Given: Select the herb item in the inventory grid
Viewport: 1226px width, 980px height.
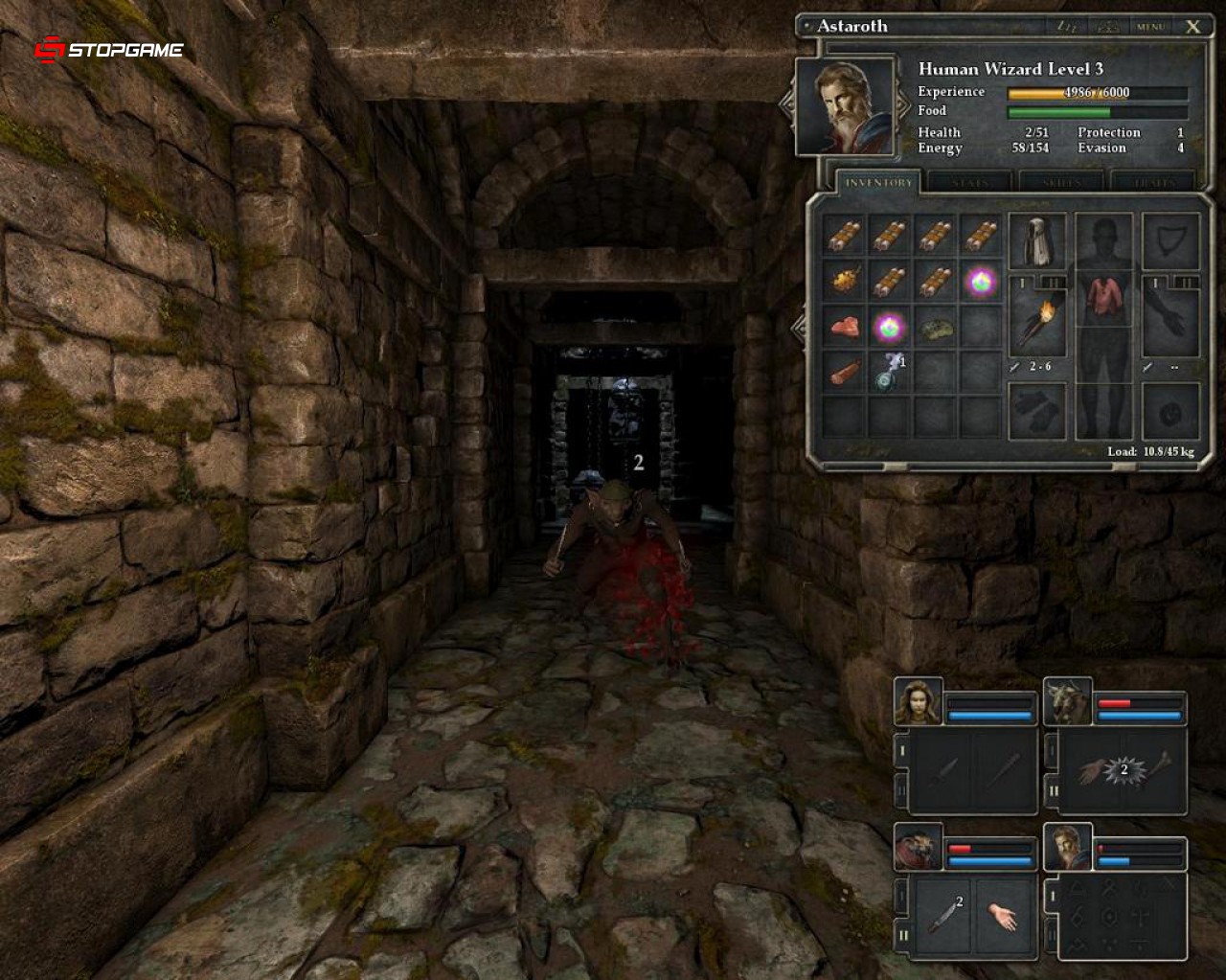Looking at the screenshot, I should [935, 329].
